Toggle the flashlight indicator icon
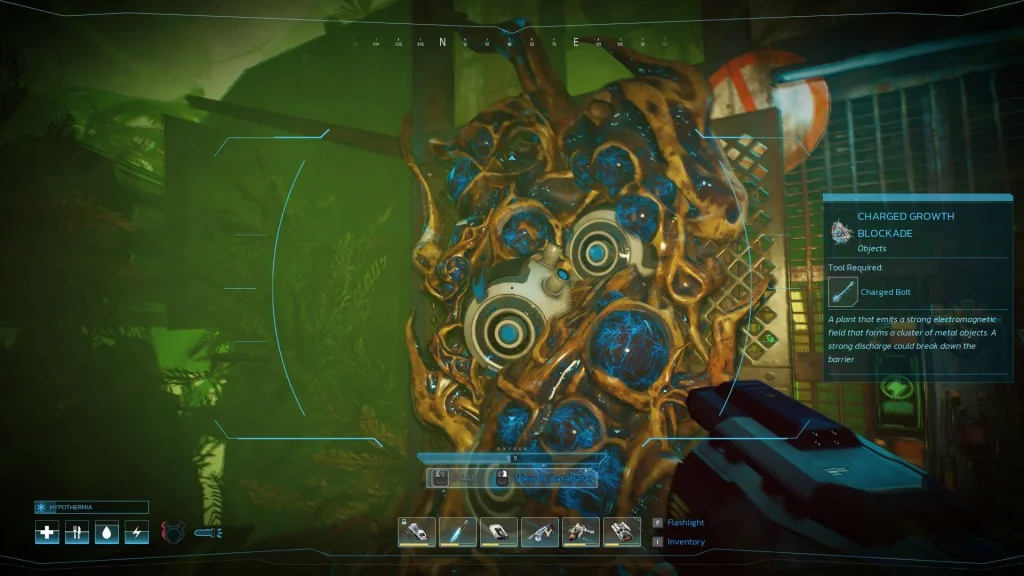Screen dimensions: 1024x576 208,533
